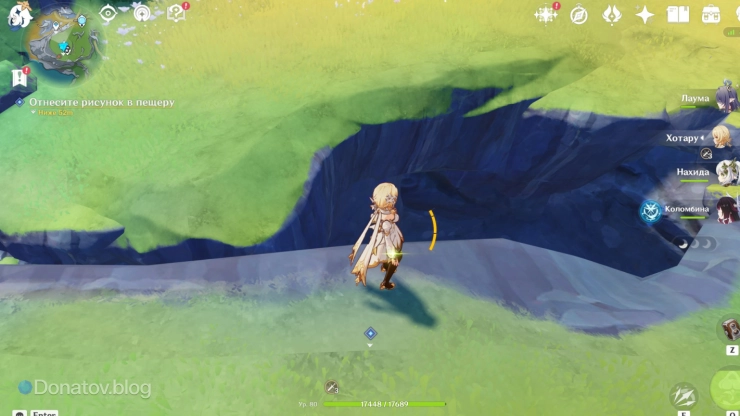Screen dimensions: 740x416
Task: Open the tutorial book icon with question mark
Action: pyautogui.click(x=176, y=13)
